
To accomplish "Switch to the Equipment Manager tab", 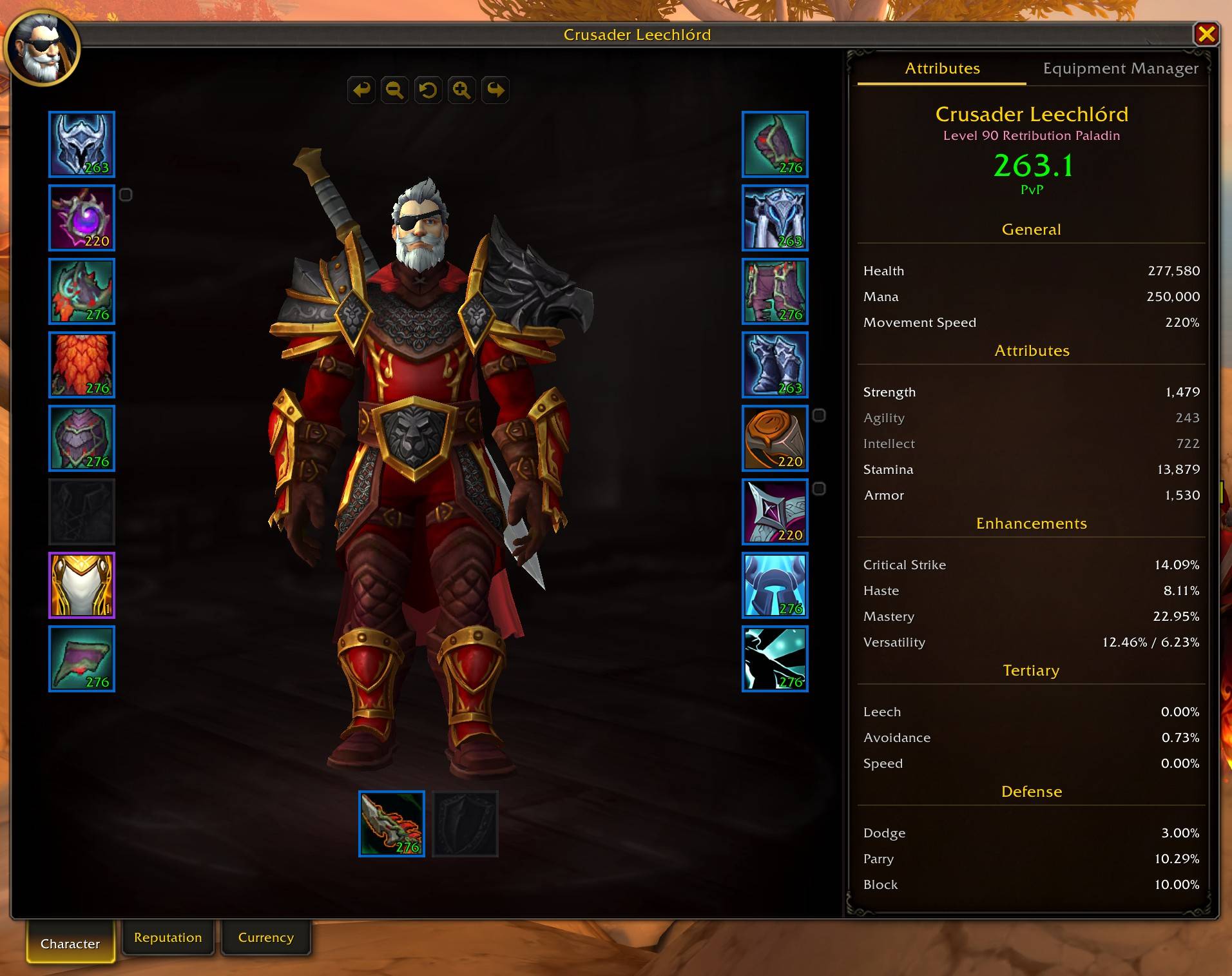I will click(x=1119, y=68).
